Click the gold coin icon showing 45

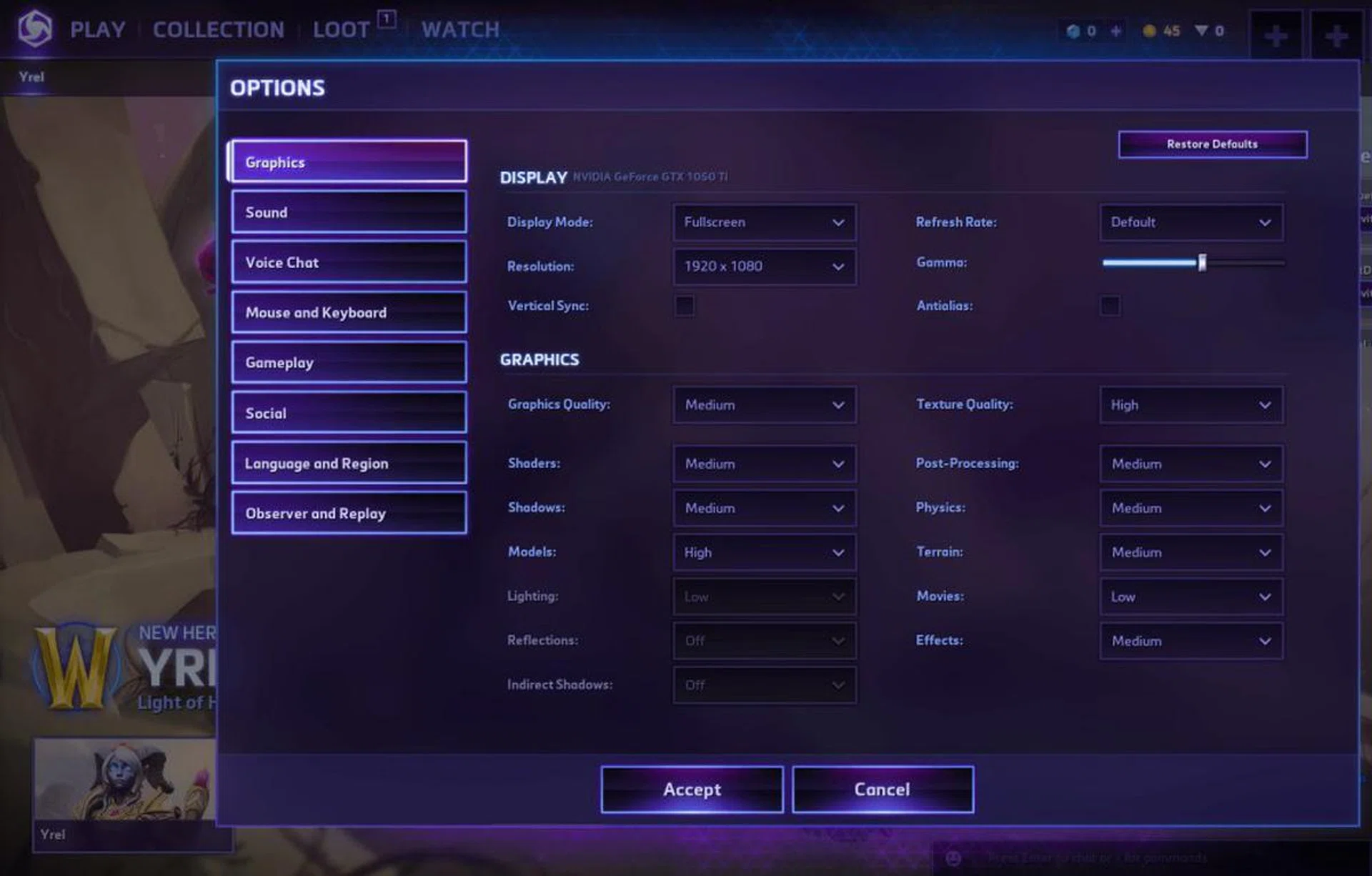pyautogui.click(x=1148, y=31)
